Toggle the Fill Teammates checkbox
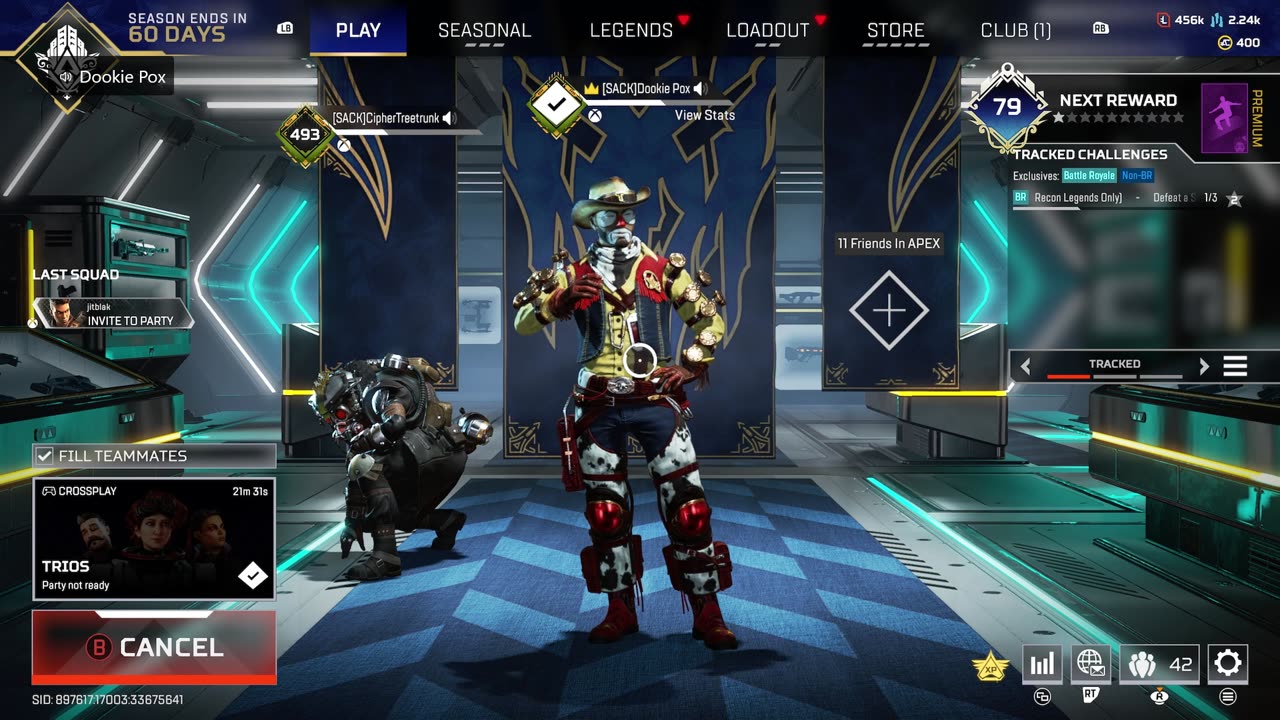The height and width of the screenshot is (720, 1280). click(45, 456)
